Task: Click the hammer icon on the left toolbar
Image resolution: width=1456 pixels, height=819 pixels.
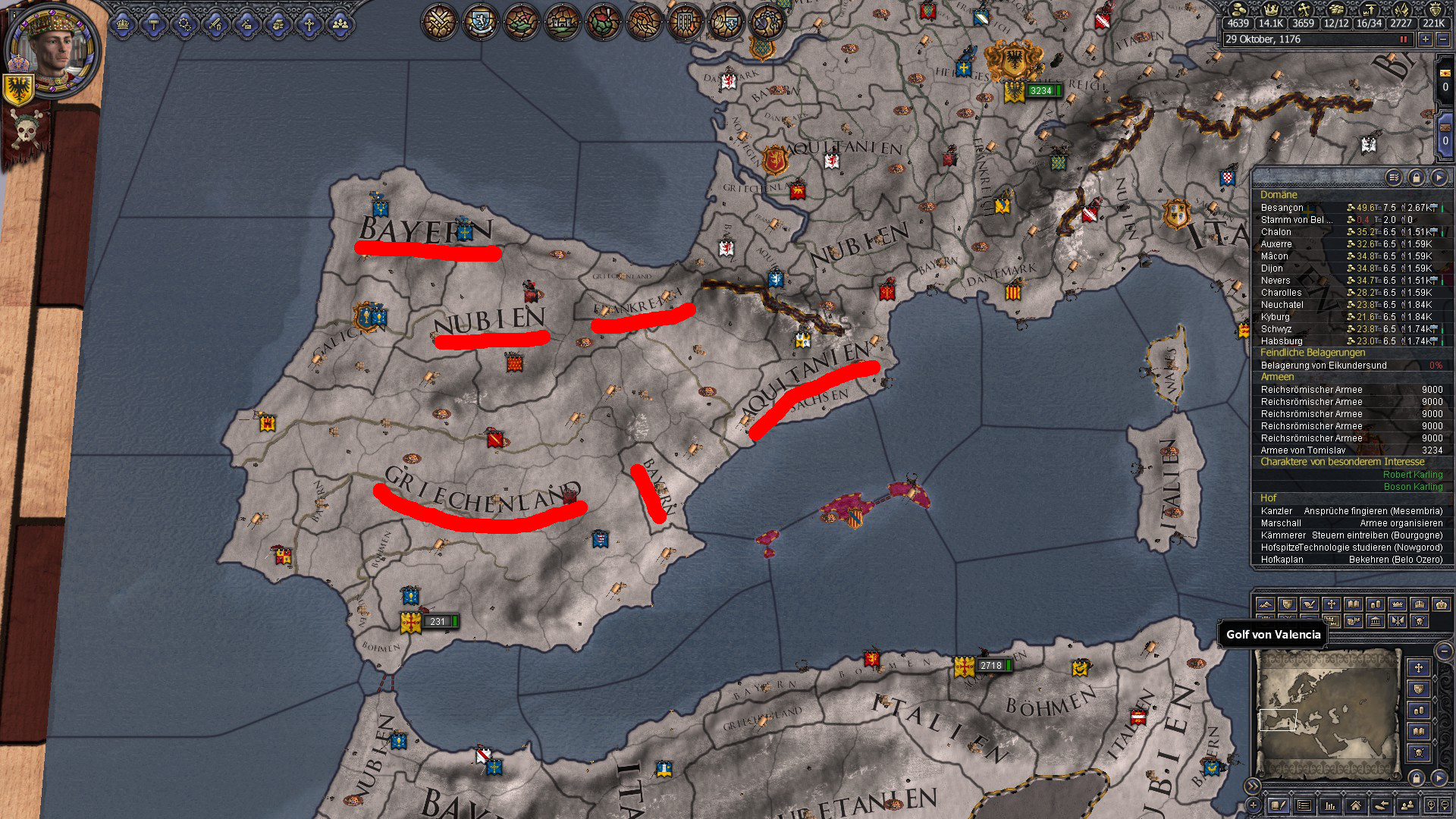Action: (153, 23)
